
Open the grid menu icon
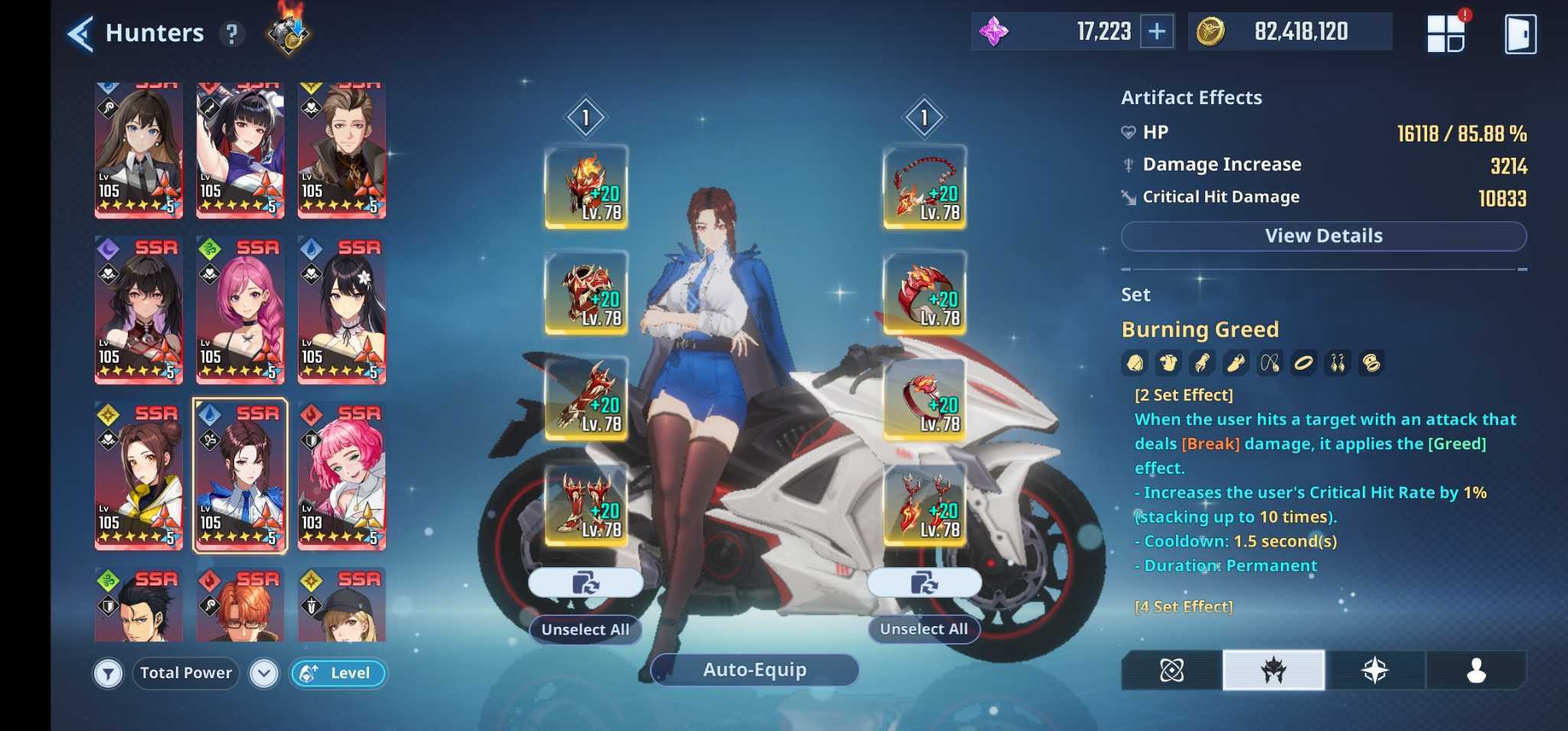point(1445,34)
